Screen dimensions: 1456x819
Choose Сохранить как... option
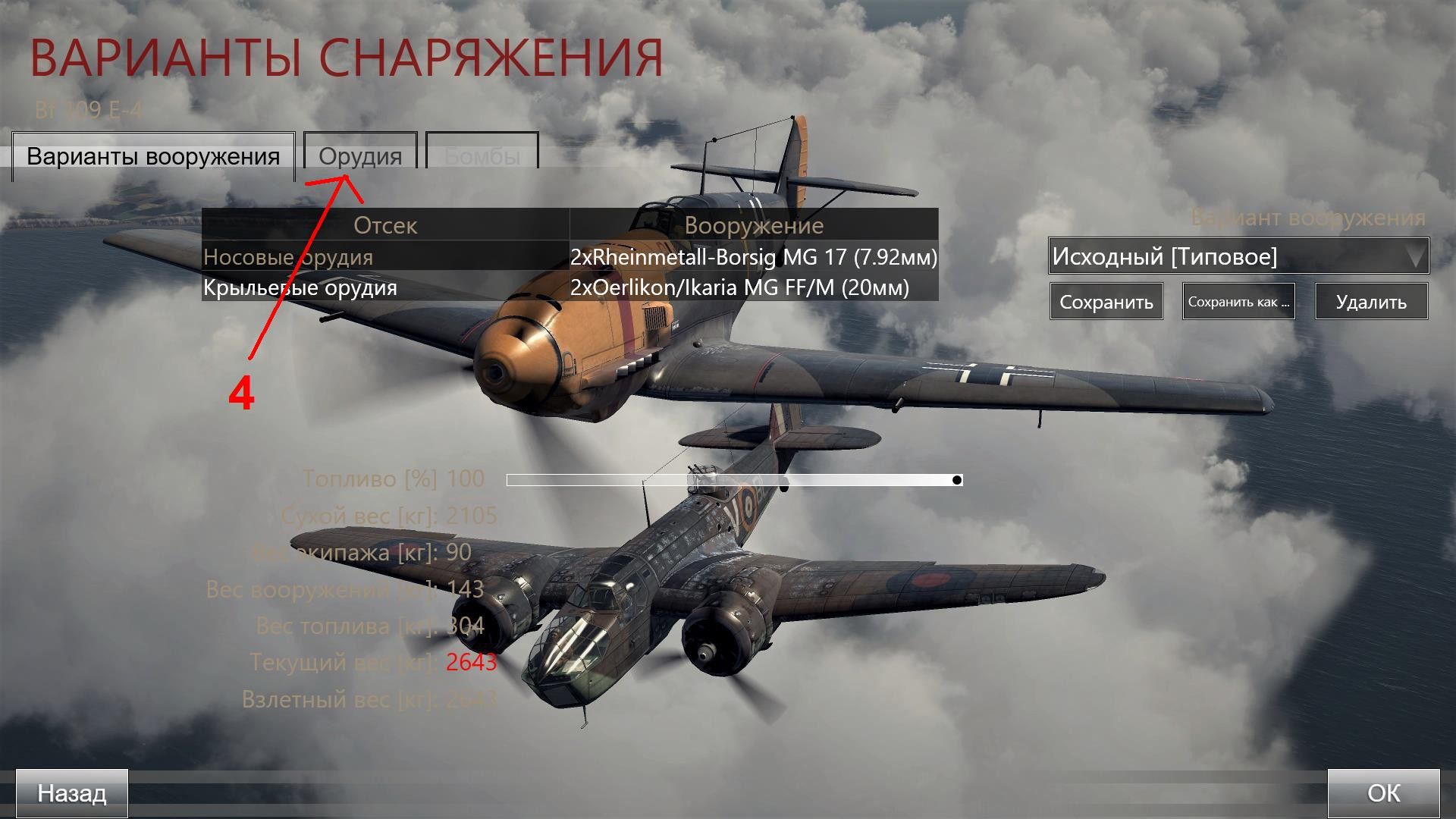[x=1238, y=302]
